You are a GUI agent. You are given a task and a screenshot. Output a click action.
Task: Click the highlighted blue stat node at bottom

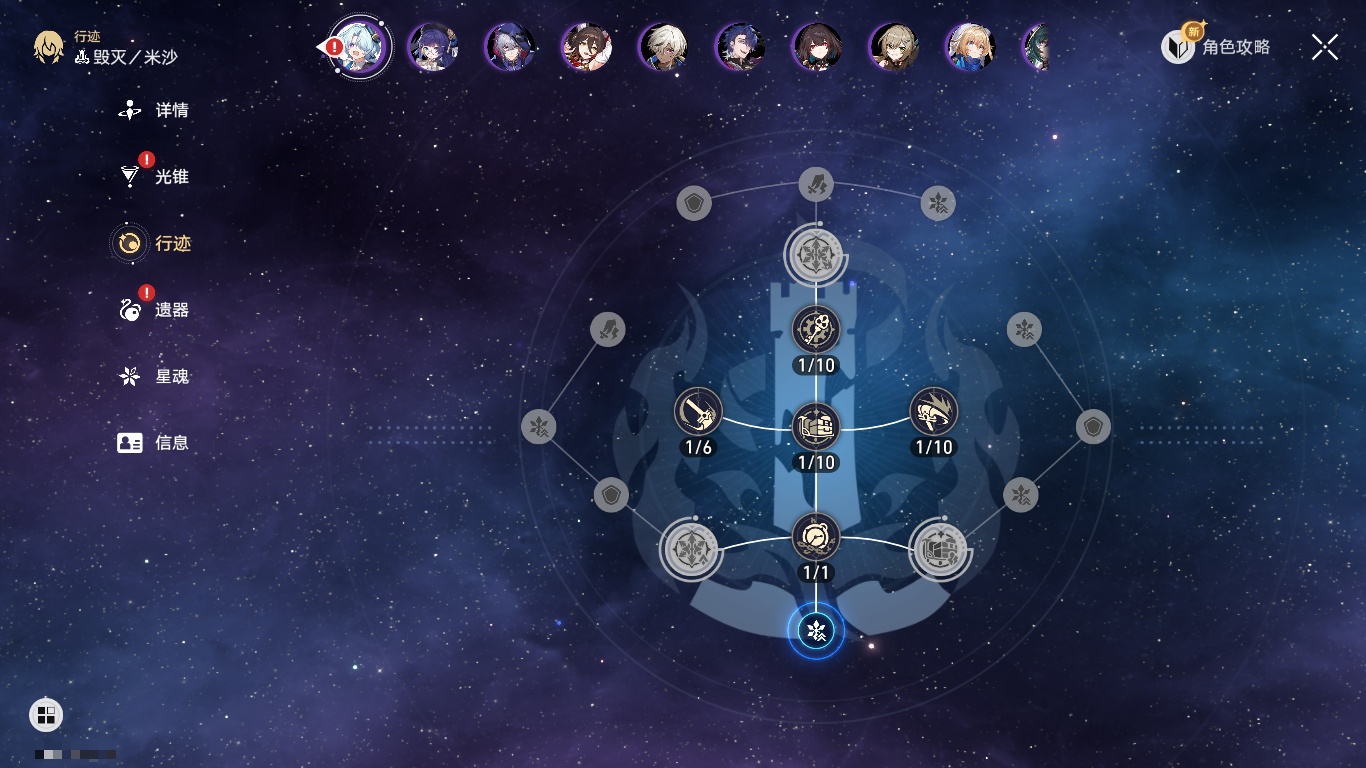coord(816,631)
